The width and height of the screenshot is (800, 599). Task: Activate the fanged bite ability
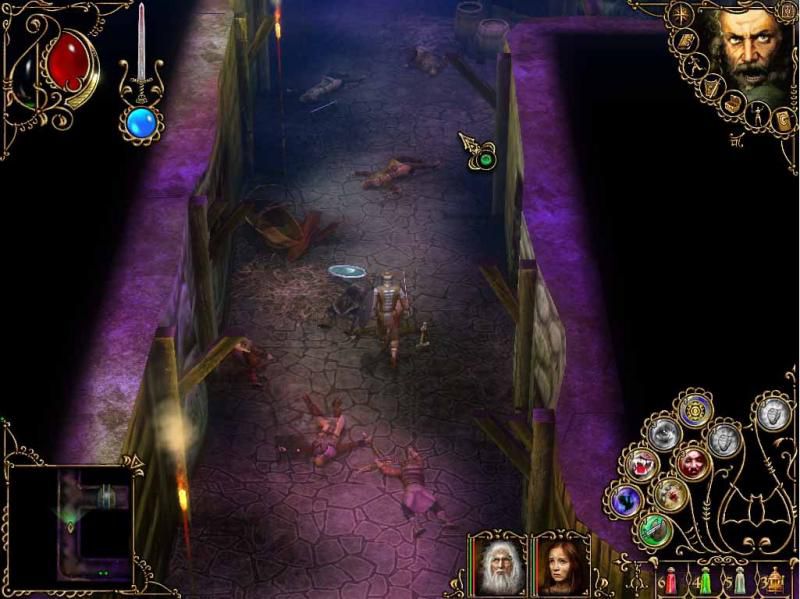point(641,465)
